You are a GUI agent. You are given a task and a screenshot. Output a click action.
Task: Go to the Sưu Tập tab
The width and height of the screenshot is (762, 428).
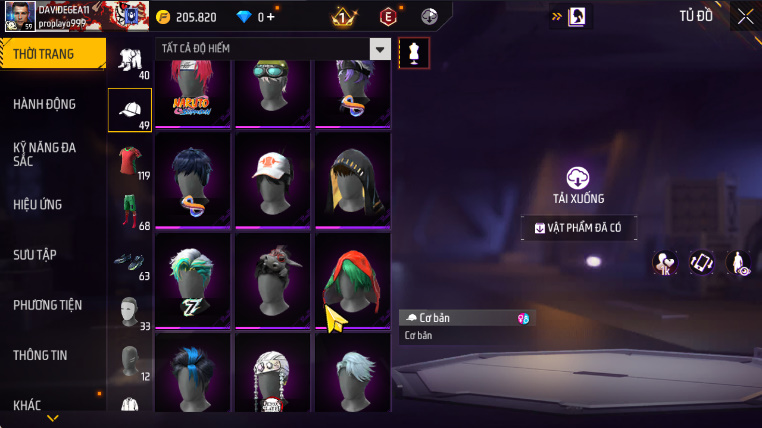34,254
